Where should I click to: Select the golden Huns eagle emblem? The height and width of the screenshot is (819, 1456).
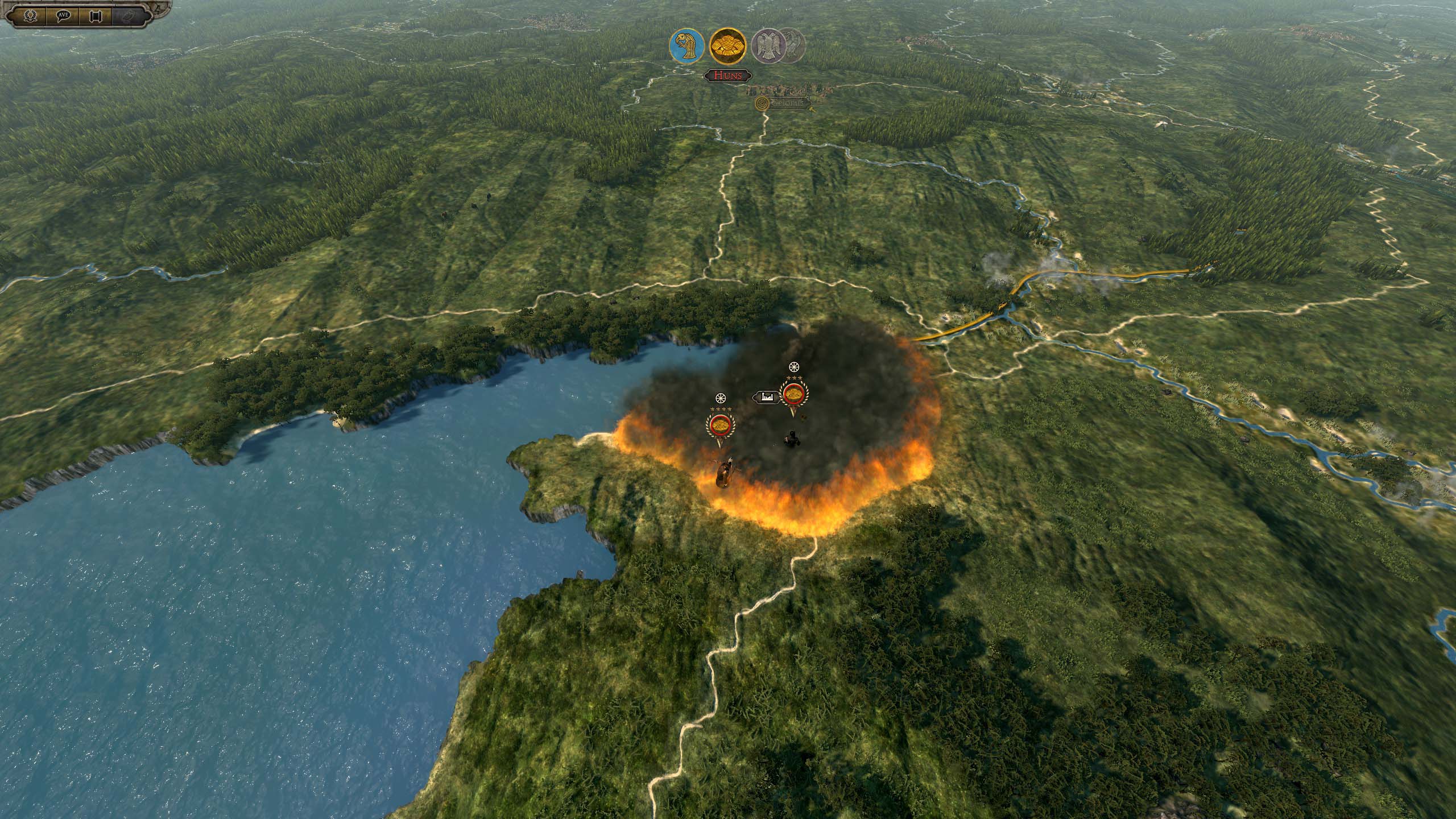tap(728, 45)
